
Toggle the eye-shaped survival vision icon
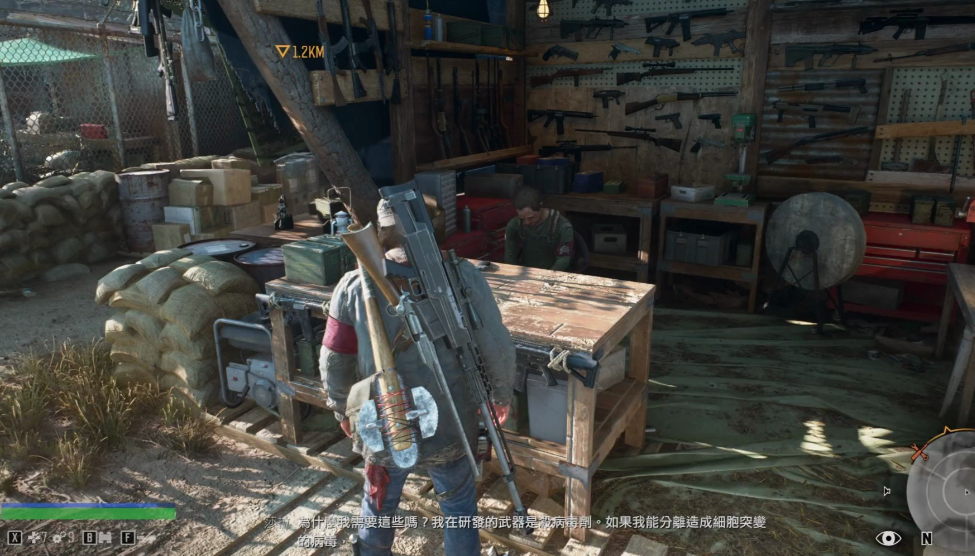tap(888, 538)
